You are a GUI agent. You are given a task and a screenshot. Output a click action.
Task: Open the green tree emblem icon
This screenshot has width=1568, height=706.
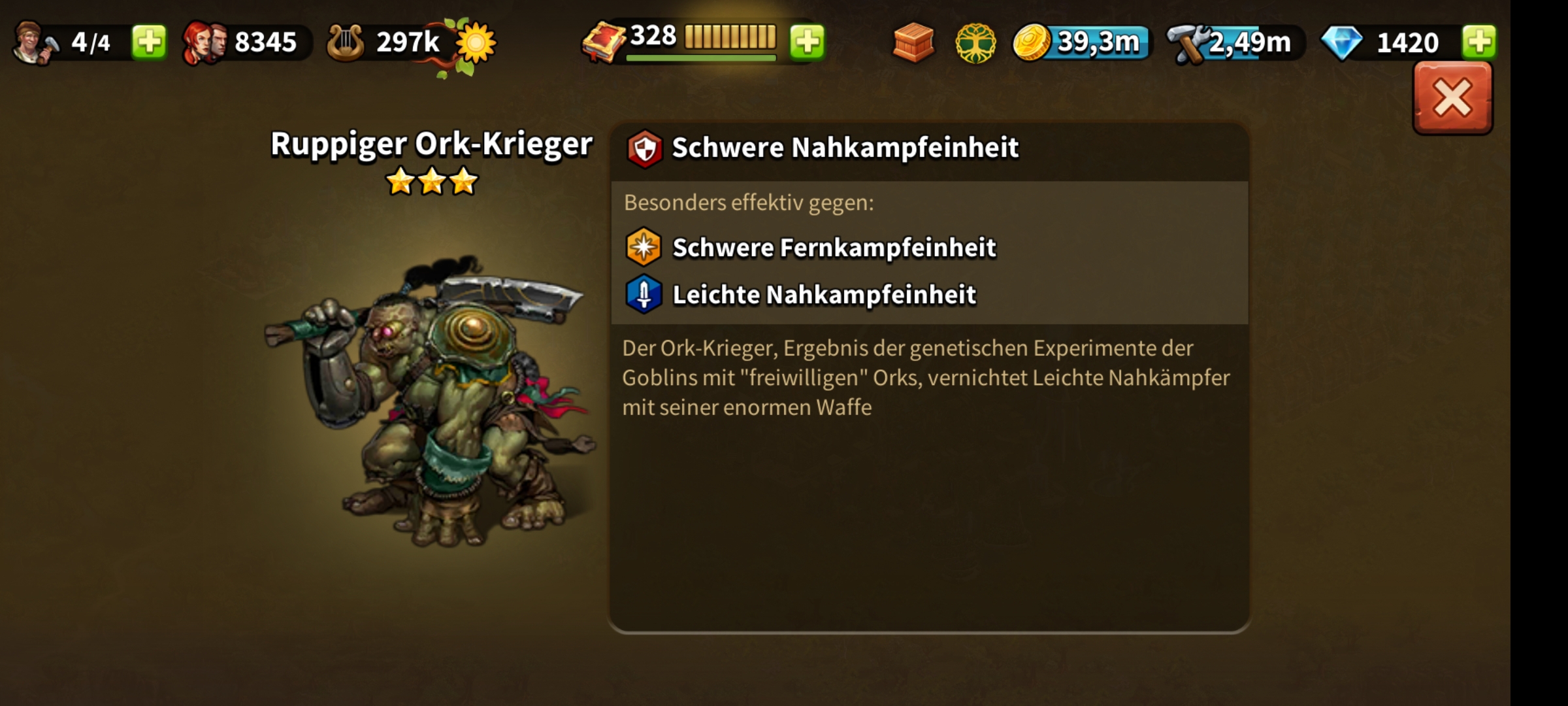[975, 43]
